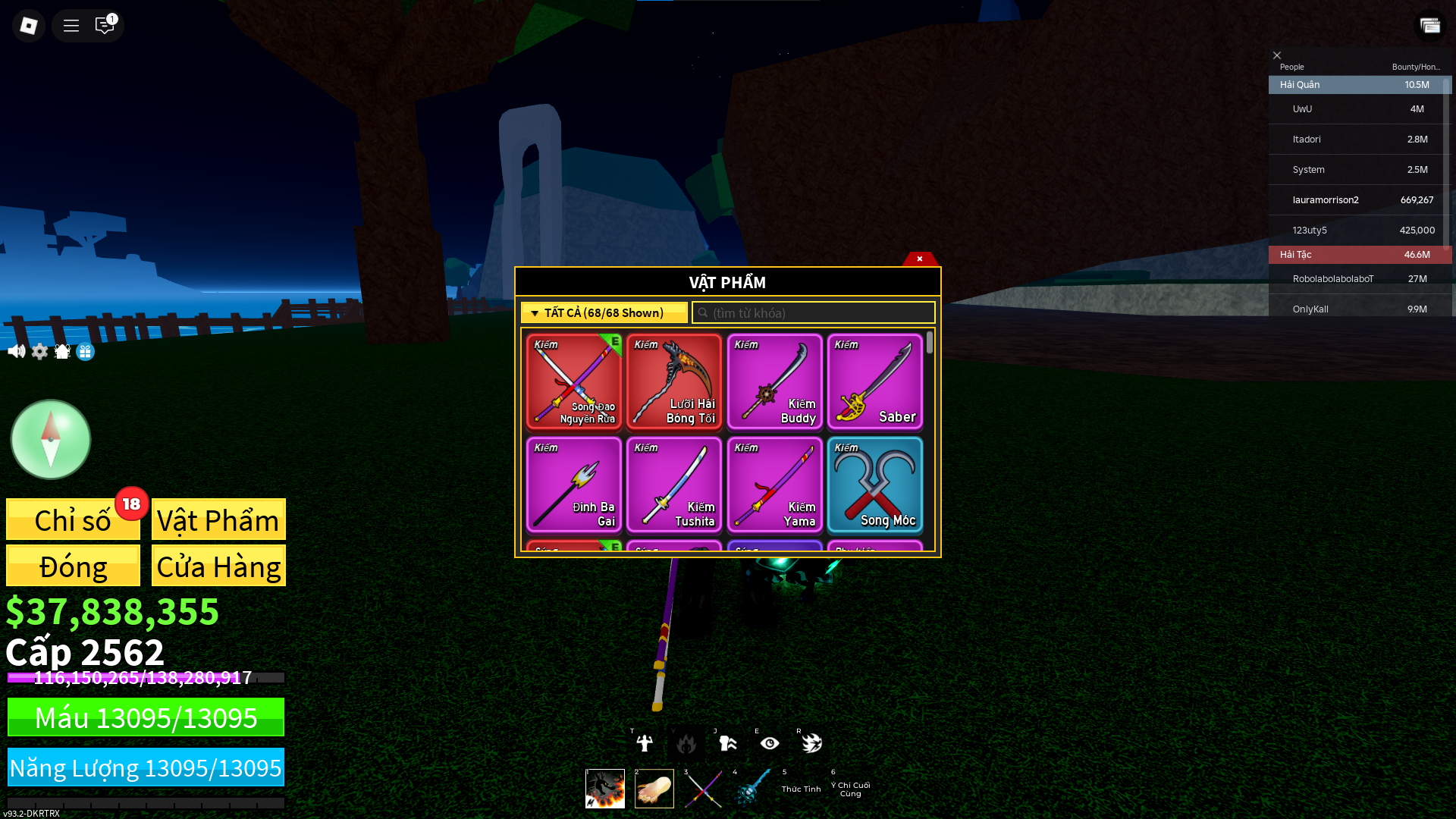Select the Kiếm Tushita sword
Image resolution: width=1456 pixels, height=819 pixels.
[x=673, y=485]
